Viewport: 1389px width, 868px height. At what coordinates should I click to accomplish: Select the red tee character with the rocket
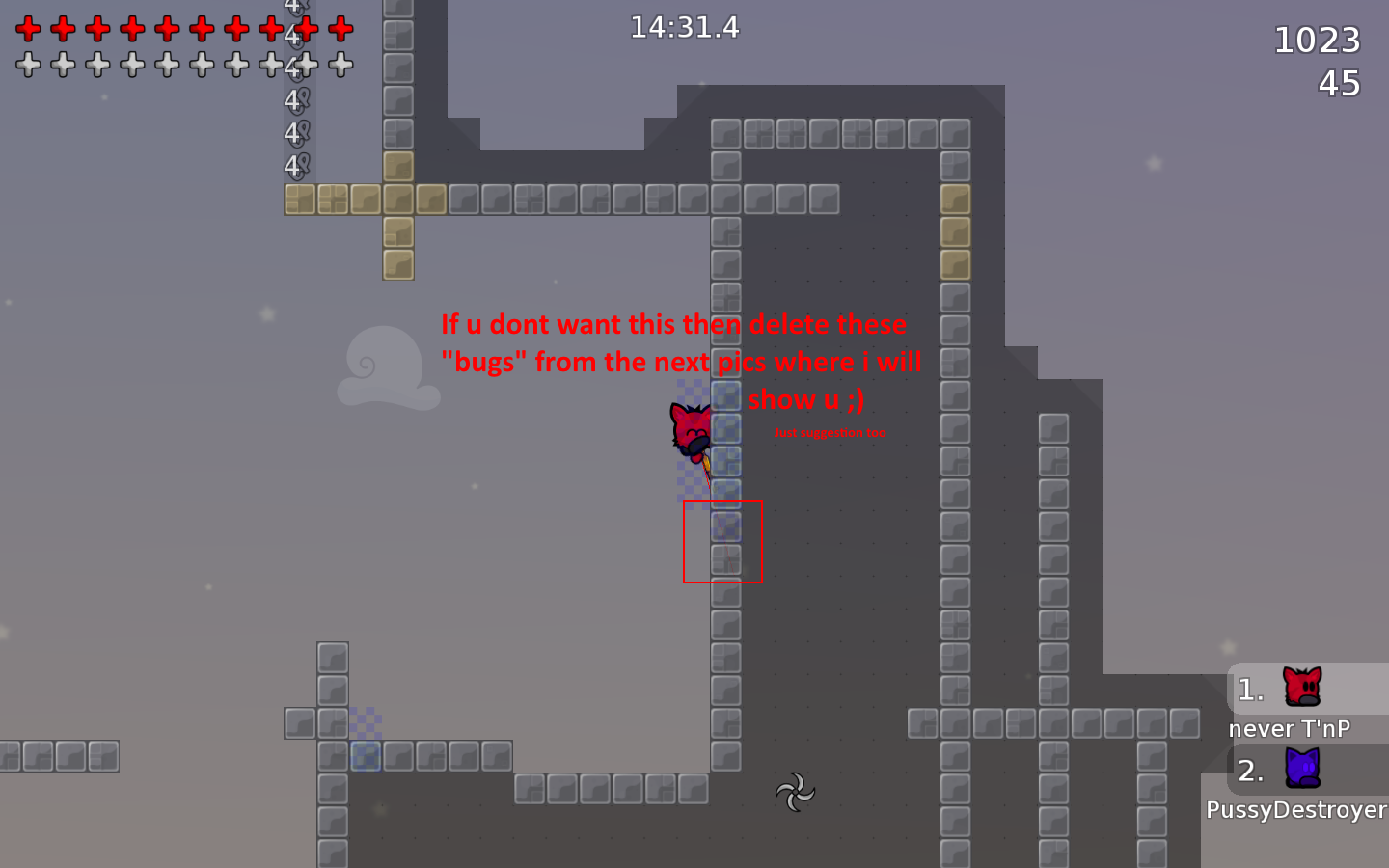pos(691,429)
